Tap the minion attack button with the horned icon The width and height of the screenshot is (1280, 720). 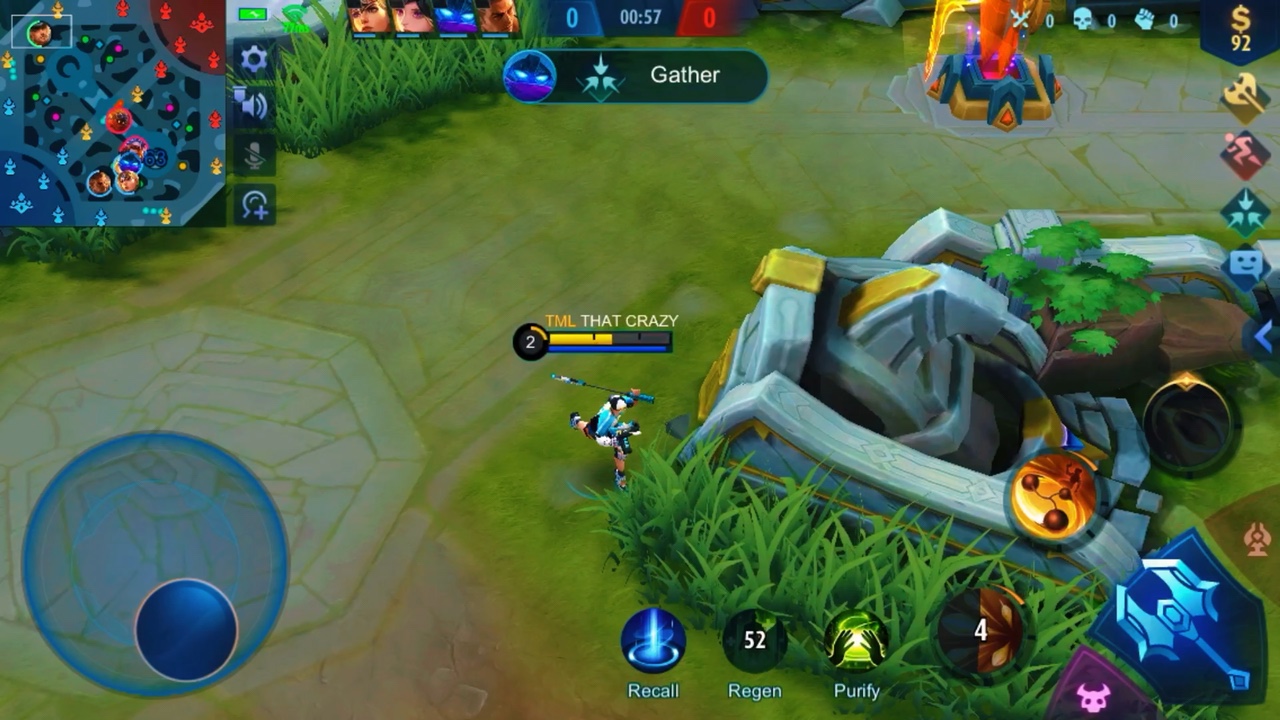click(1093, 695)
